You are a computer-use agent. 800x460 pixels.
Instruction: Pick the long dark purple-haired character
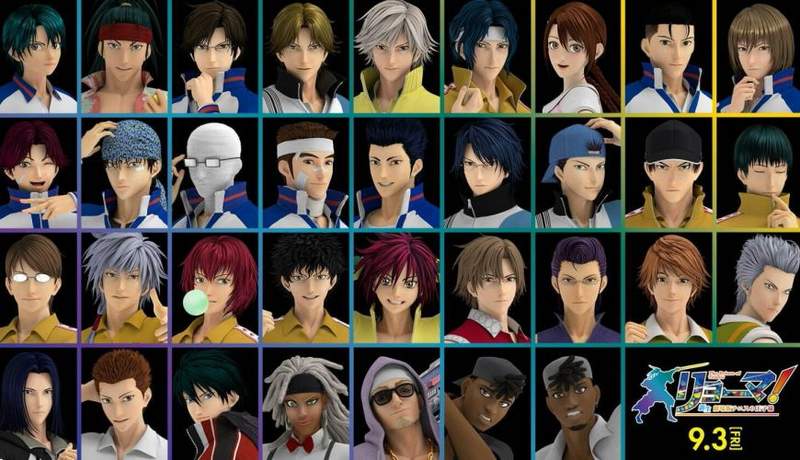[x=36, y=405]
